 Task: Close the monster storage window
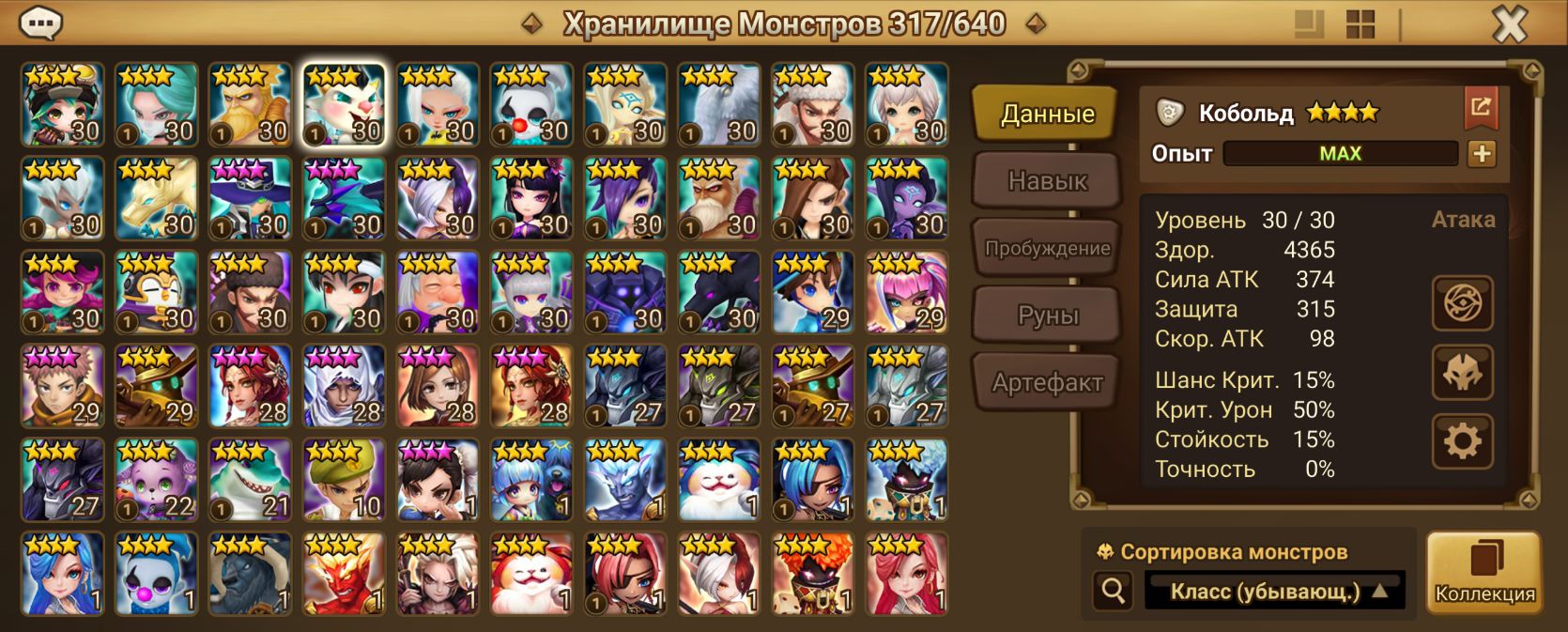point(1509,24)
